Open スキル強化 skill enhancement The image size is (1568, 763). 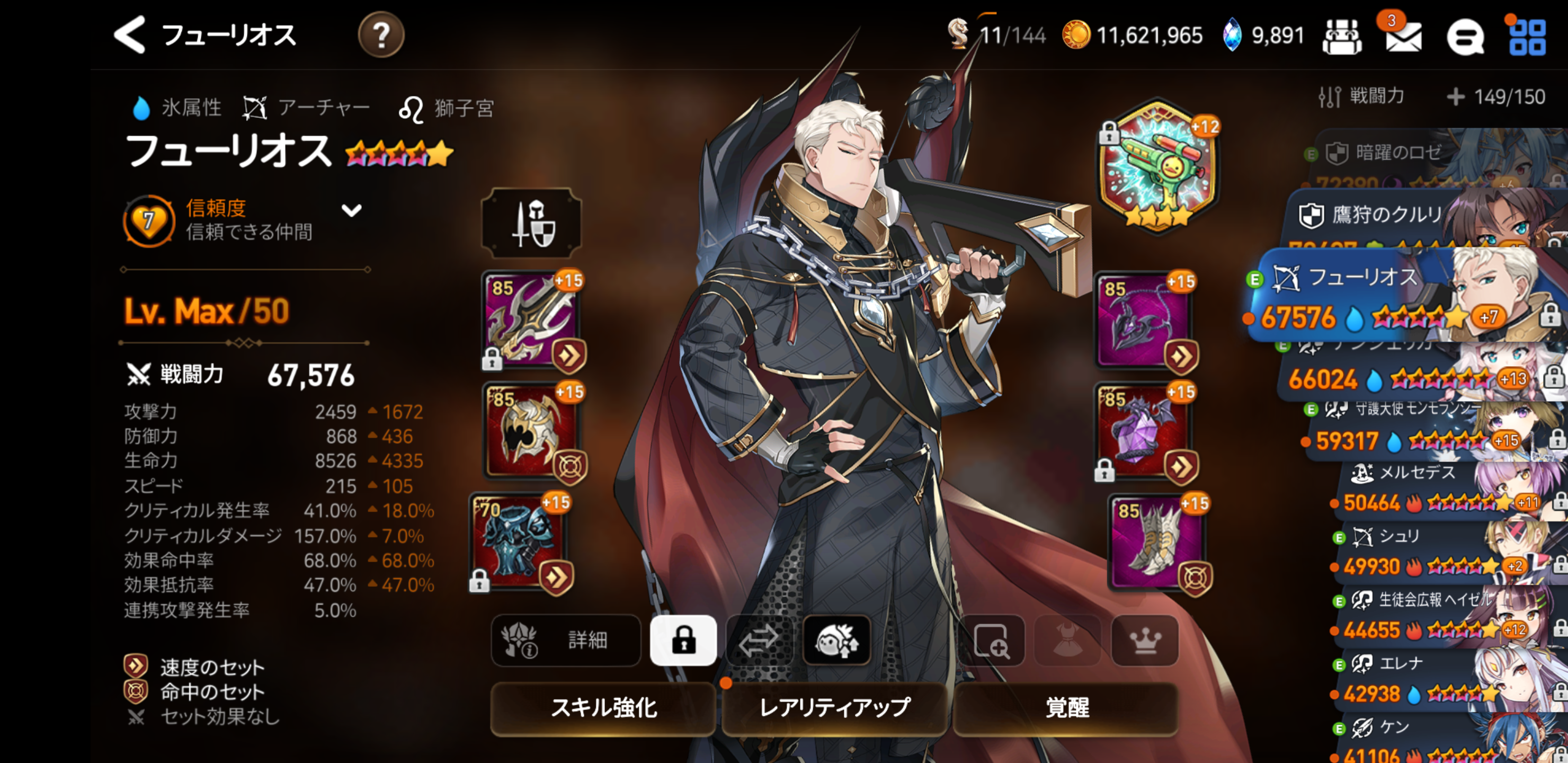(x=603, y=707)
